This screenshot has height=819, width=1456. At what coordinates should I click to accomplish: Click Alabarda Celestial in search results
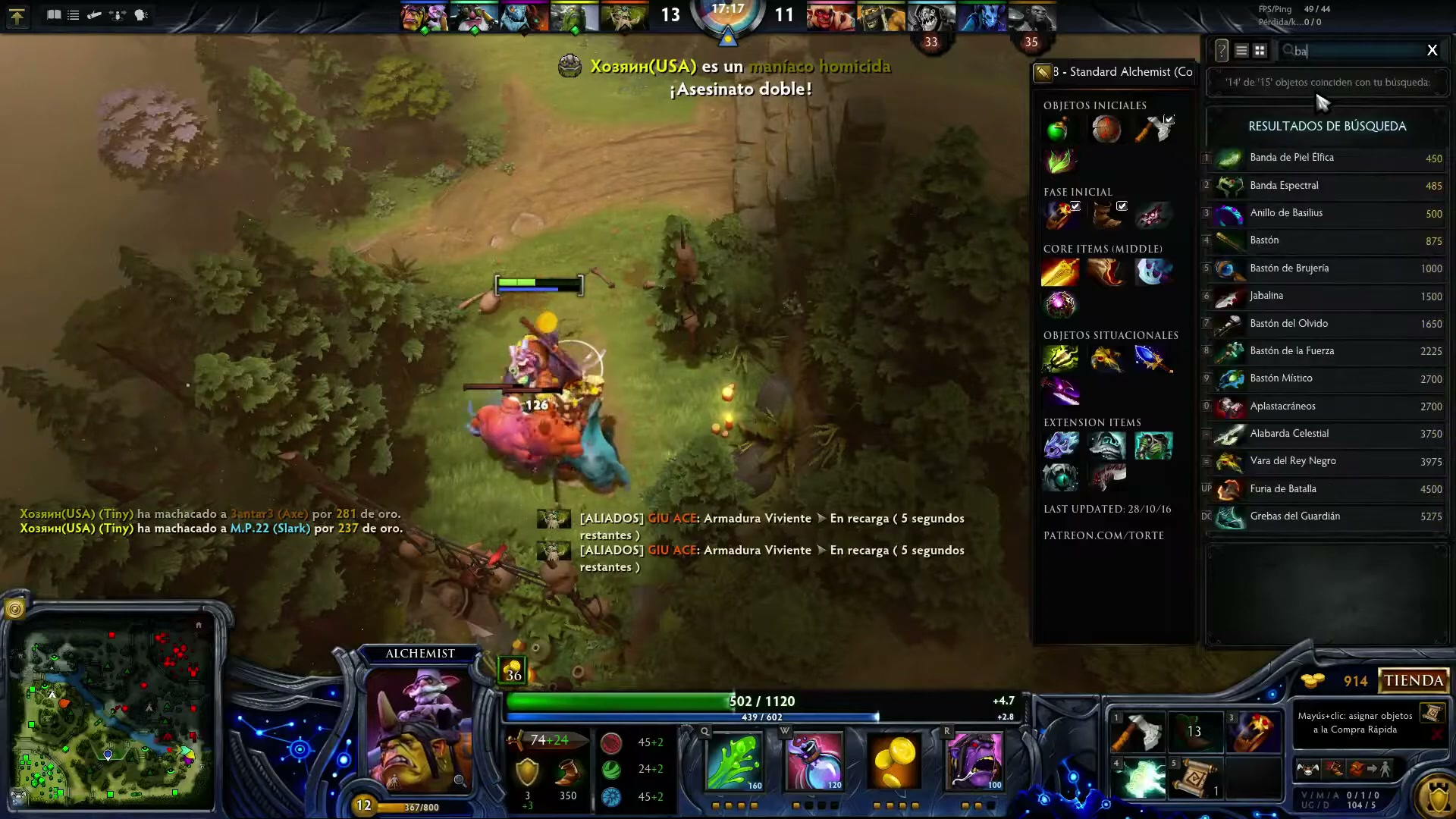[1327, 434]
